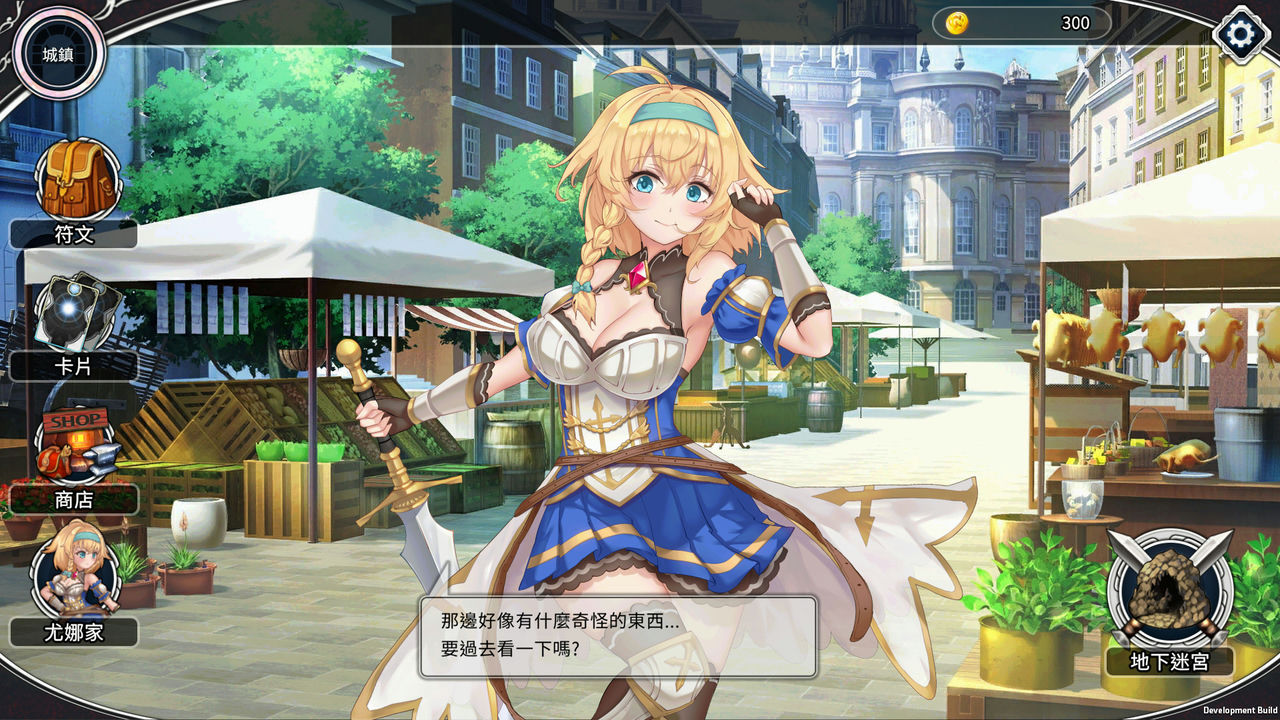Click the gold coin currency icon

[955, 23]
